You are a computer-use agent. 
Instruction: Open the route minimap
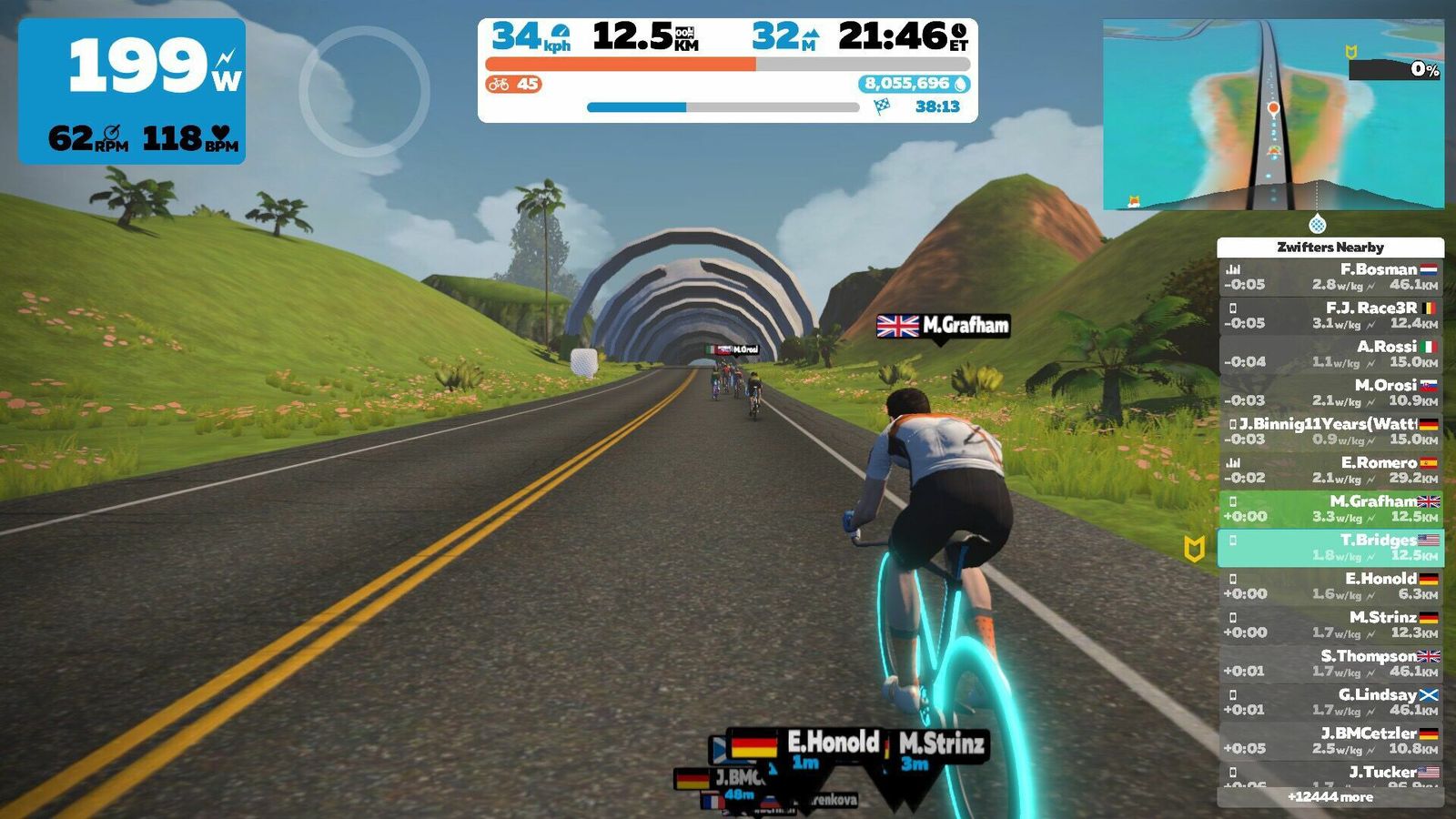1273,115
